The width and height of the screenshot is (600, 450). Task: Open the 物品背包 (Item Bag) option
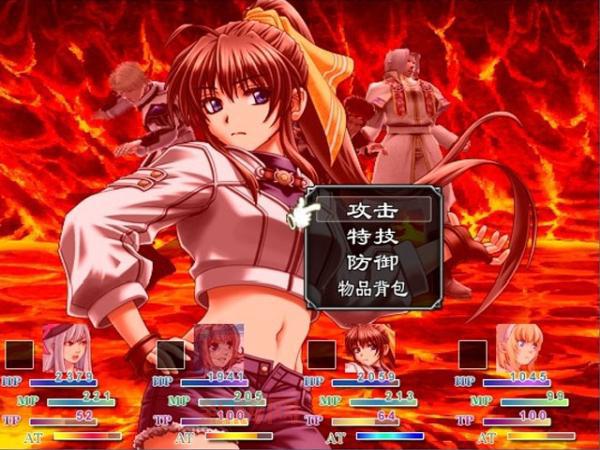pos(372,290)
